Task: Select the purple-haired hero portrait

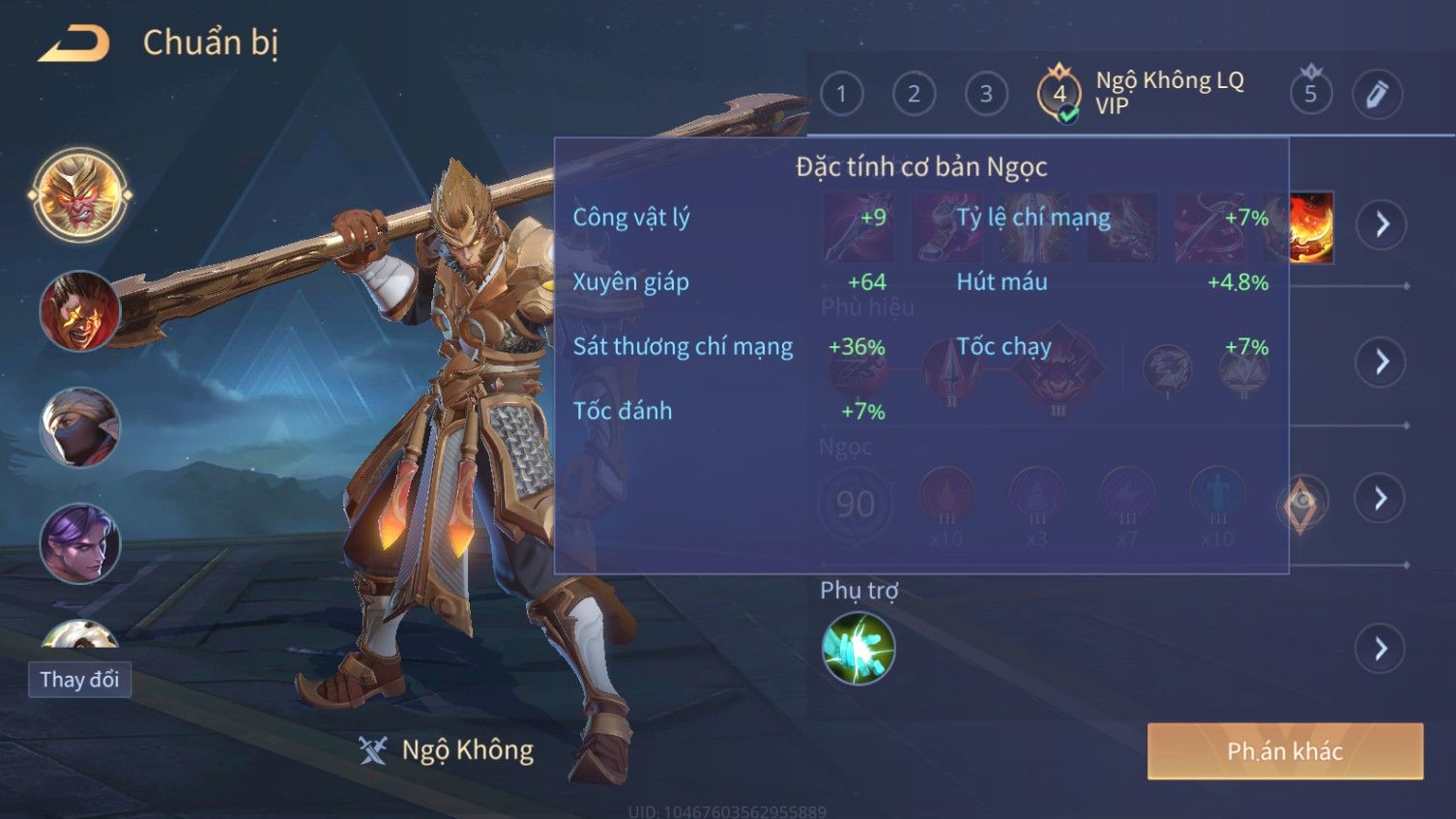Action: 80,543
